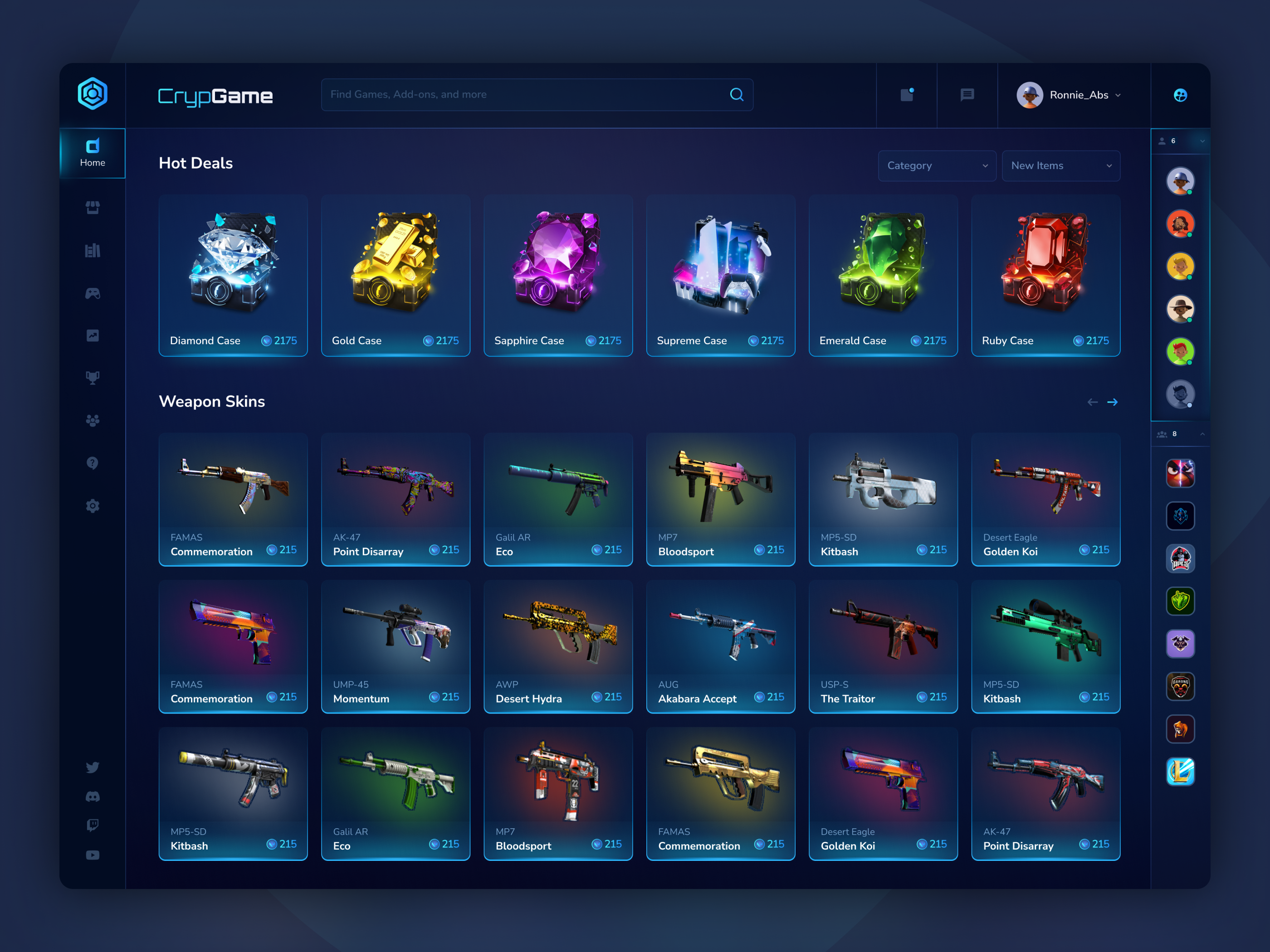Image resolution: width=1270 pixels, height=952 pixels.
Task: Open the Supreme Case deal
Action: (x=721, y=276)
